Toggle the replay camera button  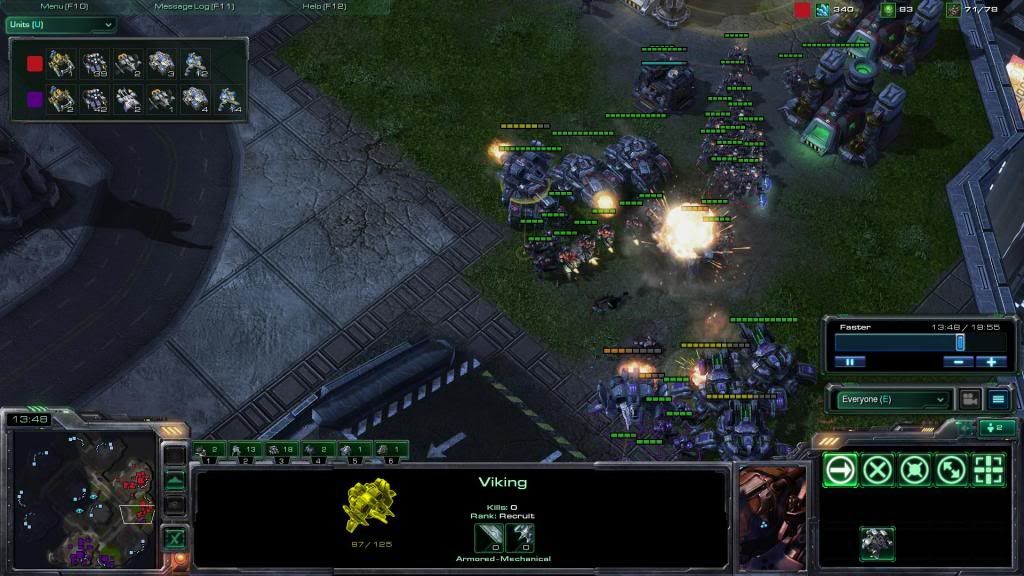tap(969, 400)
